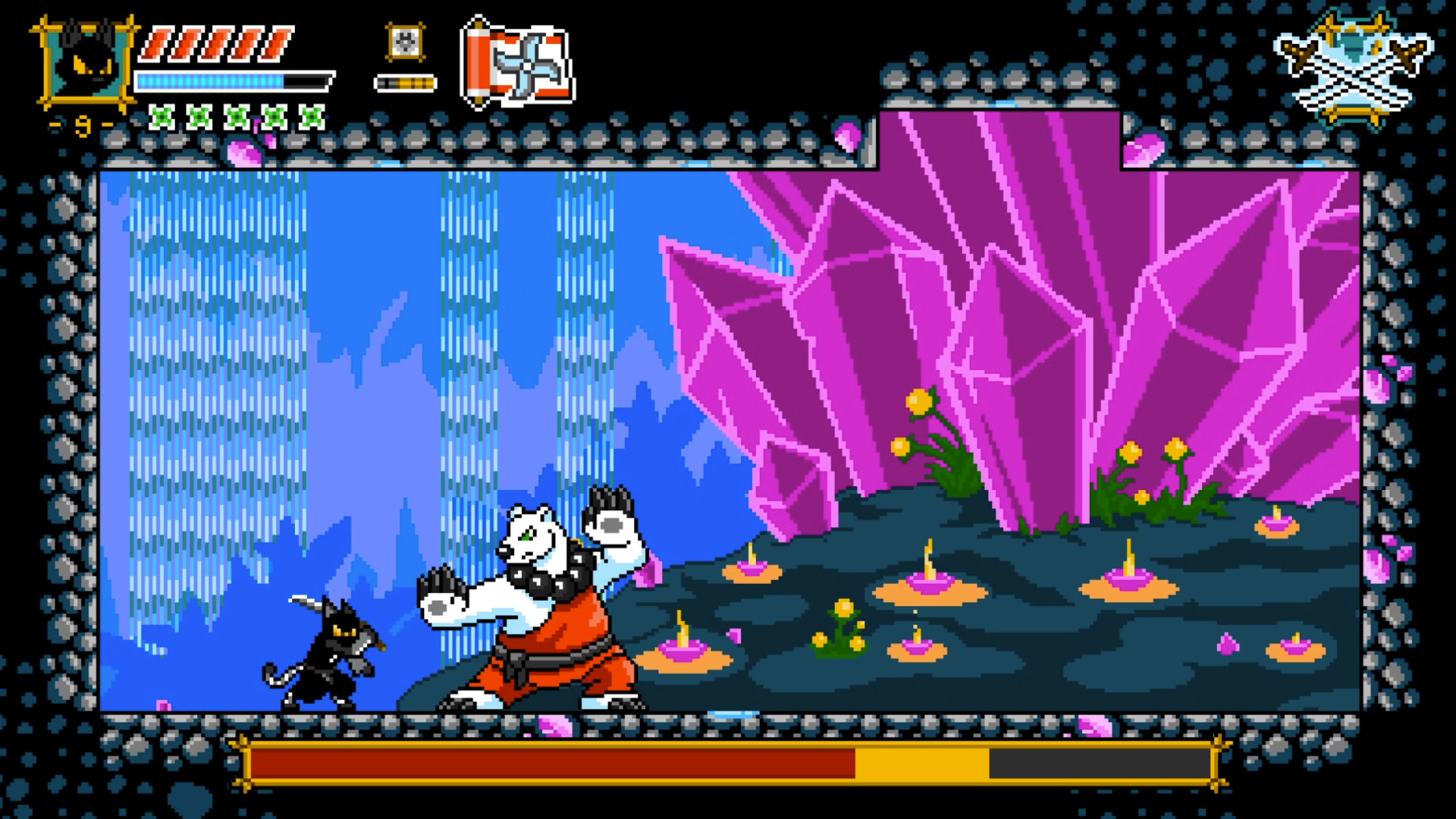Click the first red health pip

(x=155, y=44)
